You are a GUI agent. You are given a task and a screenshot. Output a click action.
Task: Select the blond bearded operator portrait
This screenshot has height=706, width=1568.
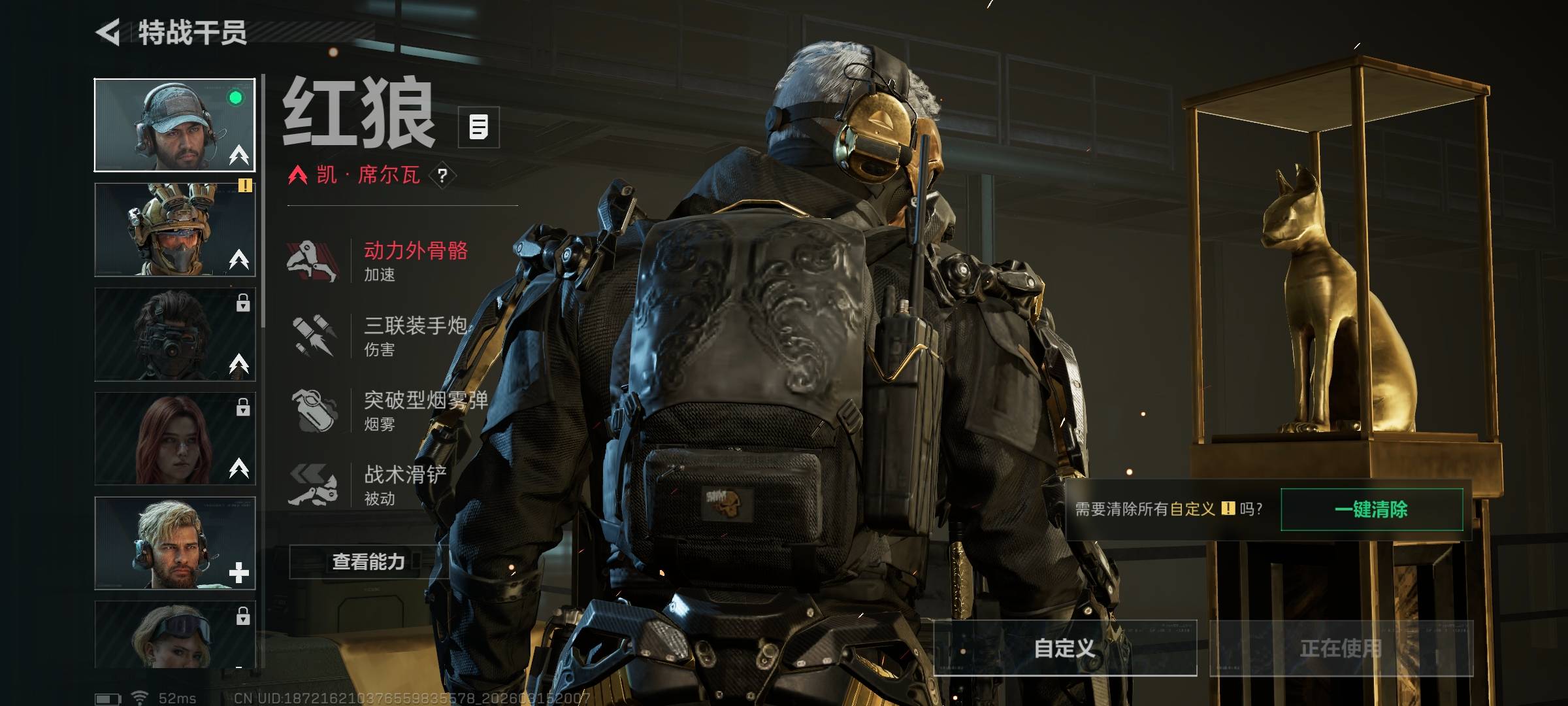pos(174,543)
